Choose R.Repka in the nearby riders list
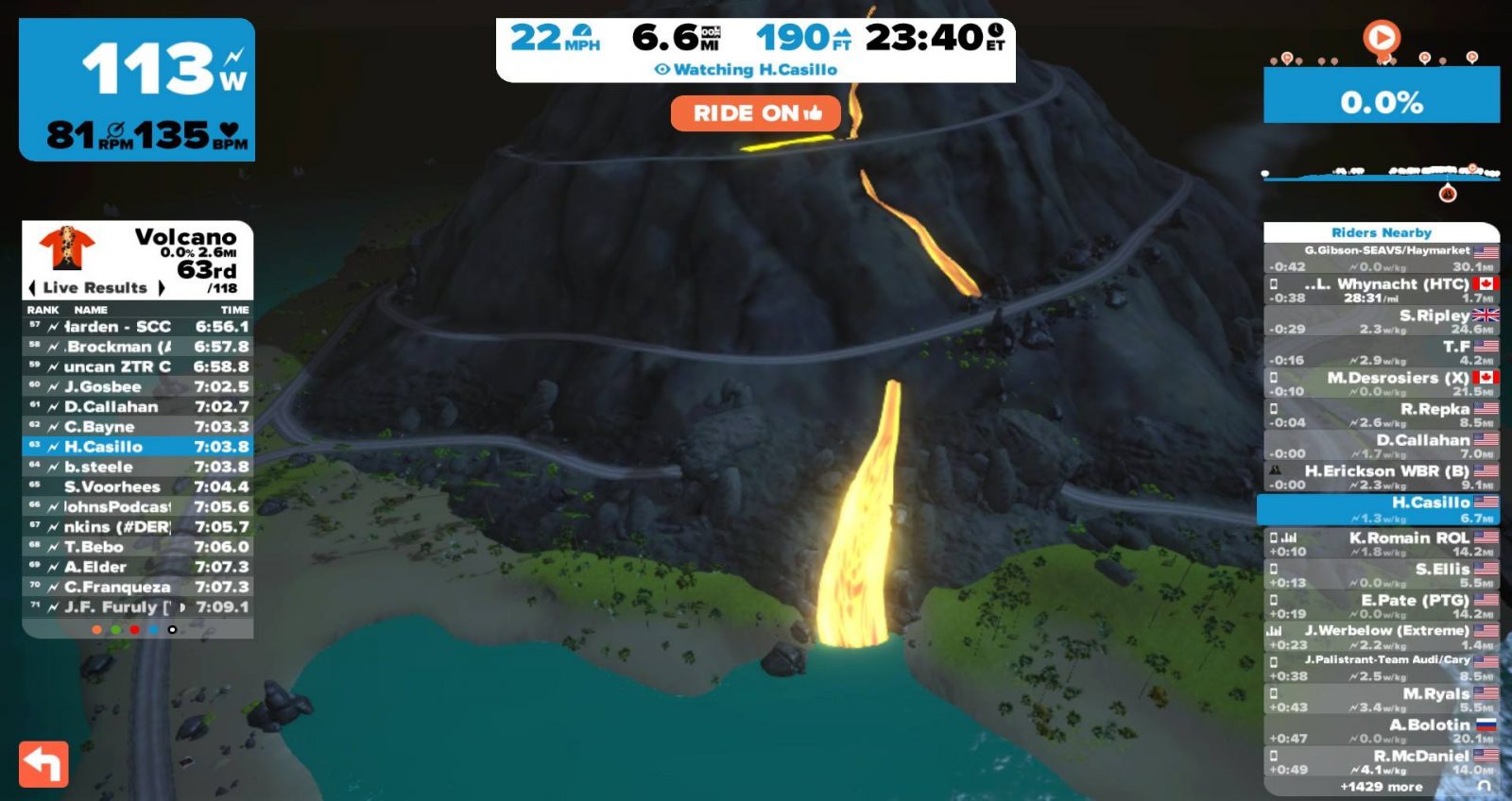Viewport: 1512px width, 801px height. tap(1382, 415)
